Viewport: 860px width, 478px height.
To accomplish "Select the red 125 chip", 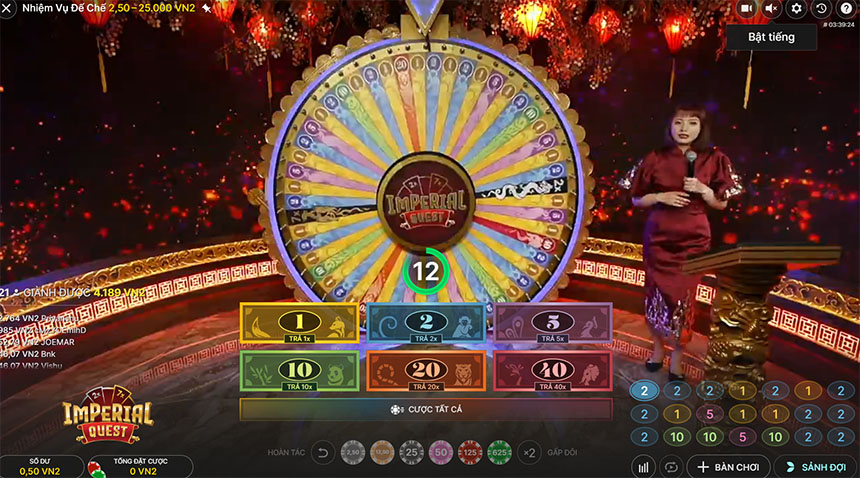I will click(x=470, y=453).
